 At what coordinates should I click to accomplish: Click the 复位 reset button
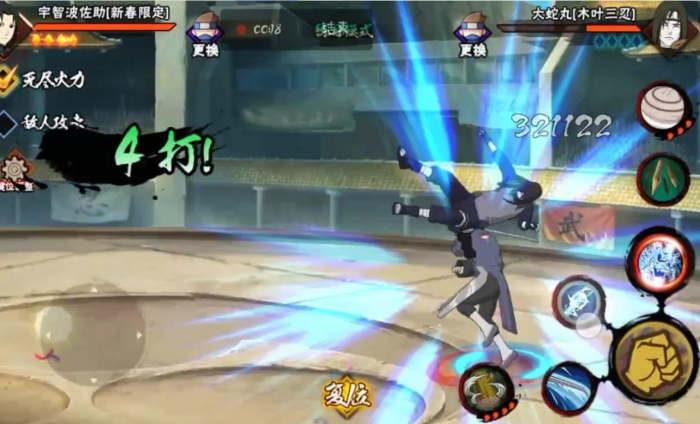pos(347,396)
